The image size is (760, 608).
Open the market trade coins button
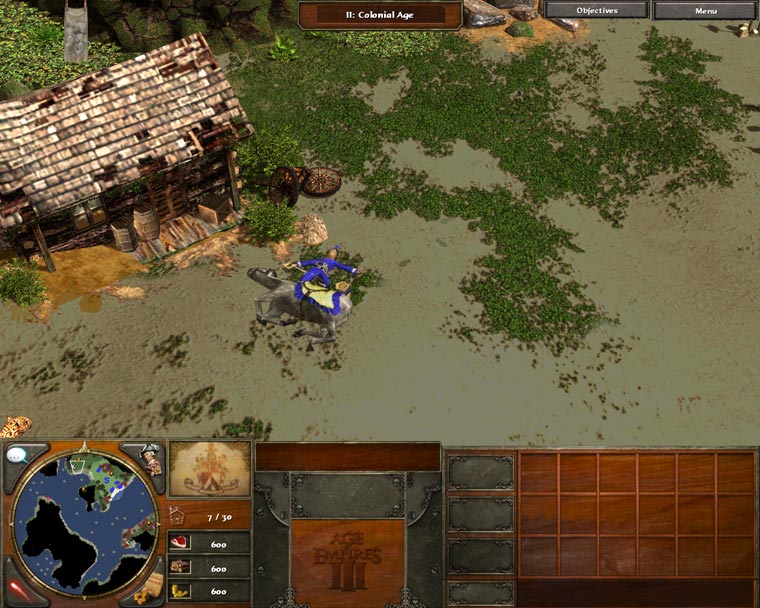(150, 591)
